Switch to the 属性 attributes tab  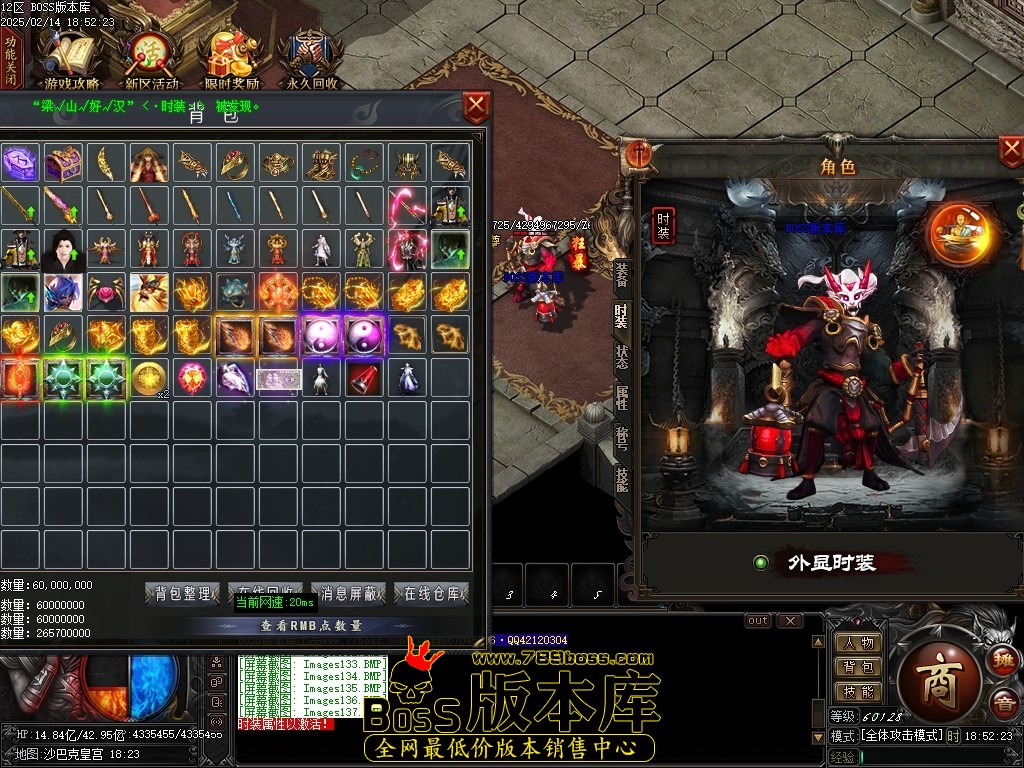[621, 398]
